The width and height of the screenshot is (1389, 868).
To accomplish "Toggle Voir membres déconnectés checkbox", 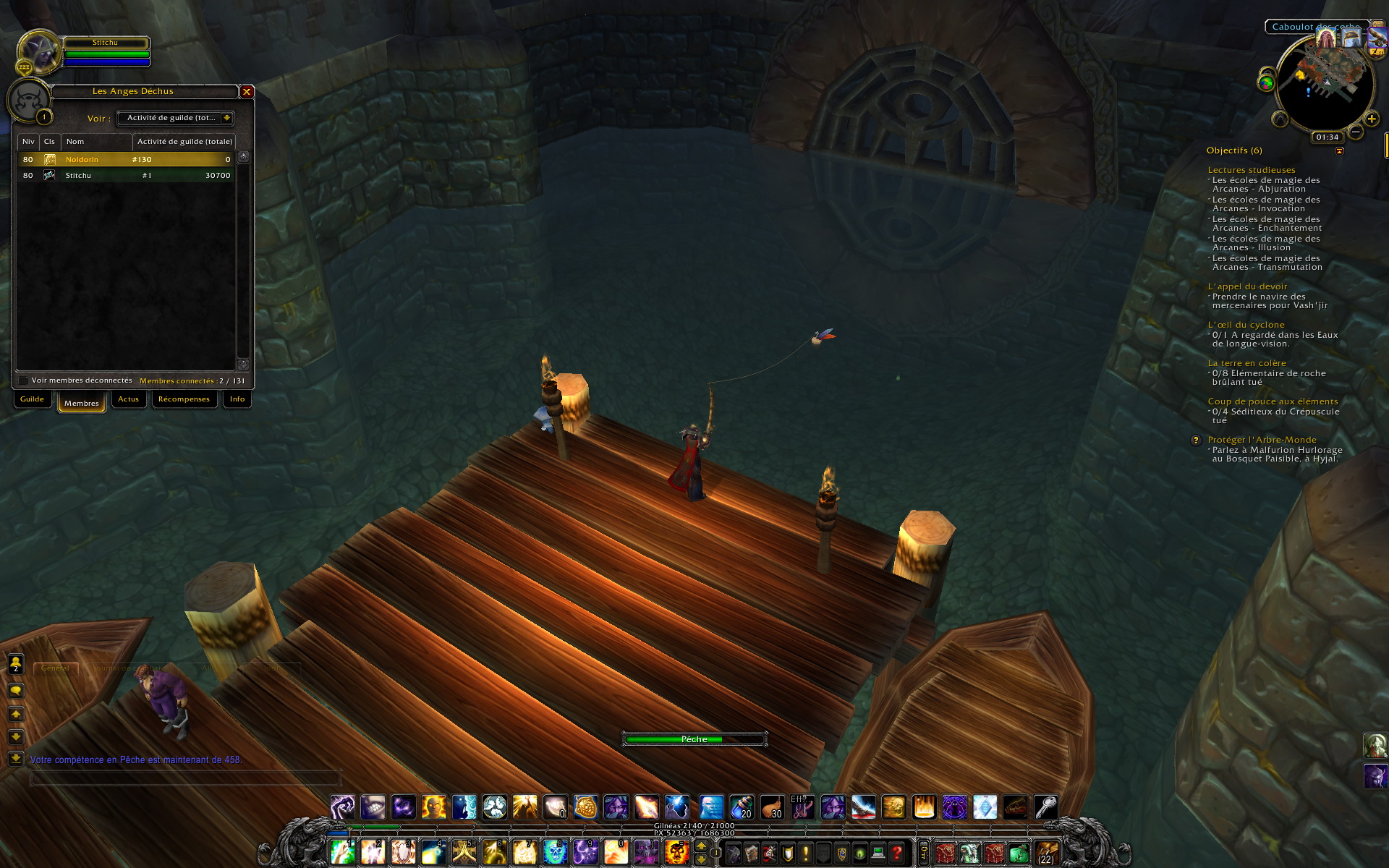I will tap(23, 380).
